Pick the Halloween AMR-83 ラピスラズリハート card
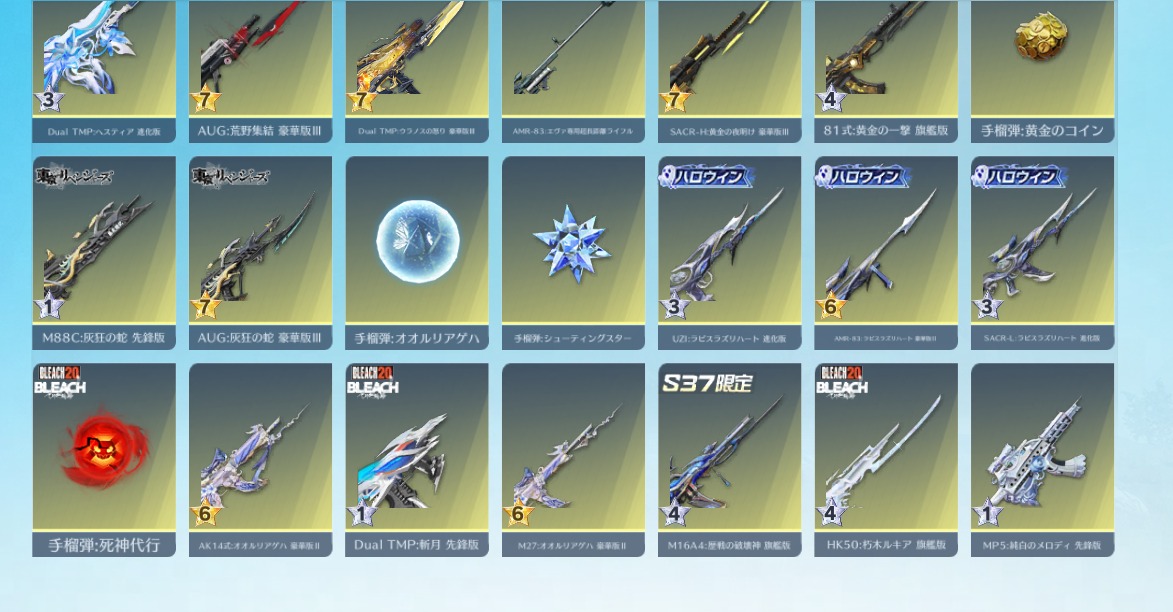This screenshot has width=1173, height=612. point(886,250)
